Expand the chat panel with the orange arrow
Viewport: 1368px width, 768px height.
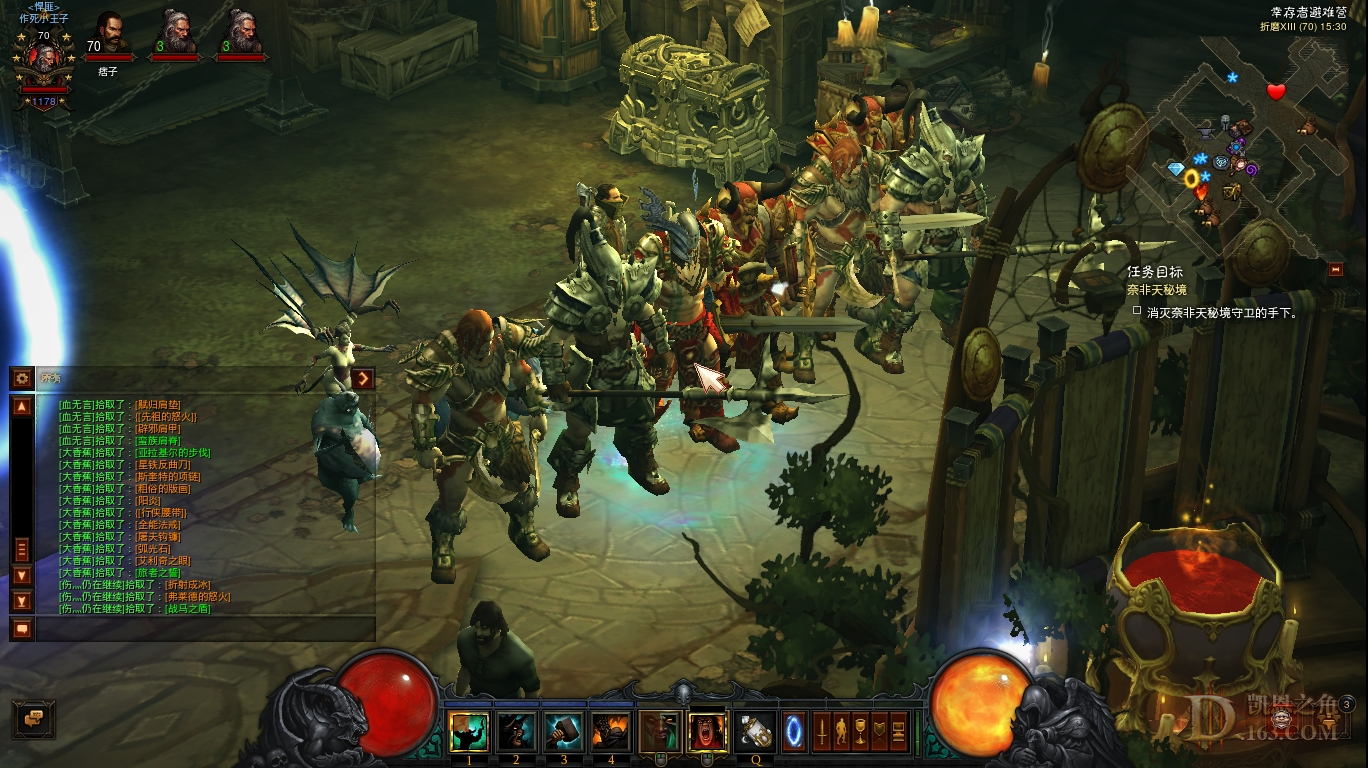pos(362,378)
